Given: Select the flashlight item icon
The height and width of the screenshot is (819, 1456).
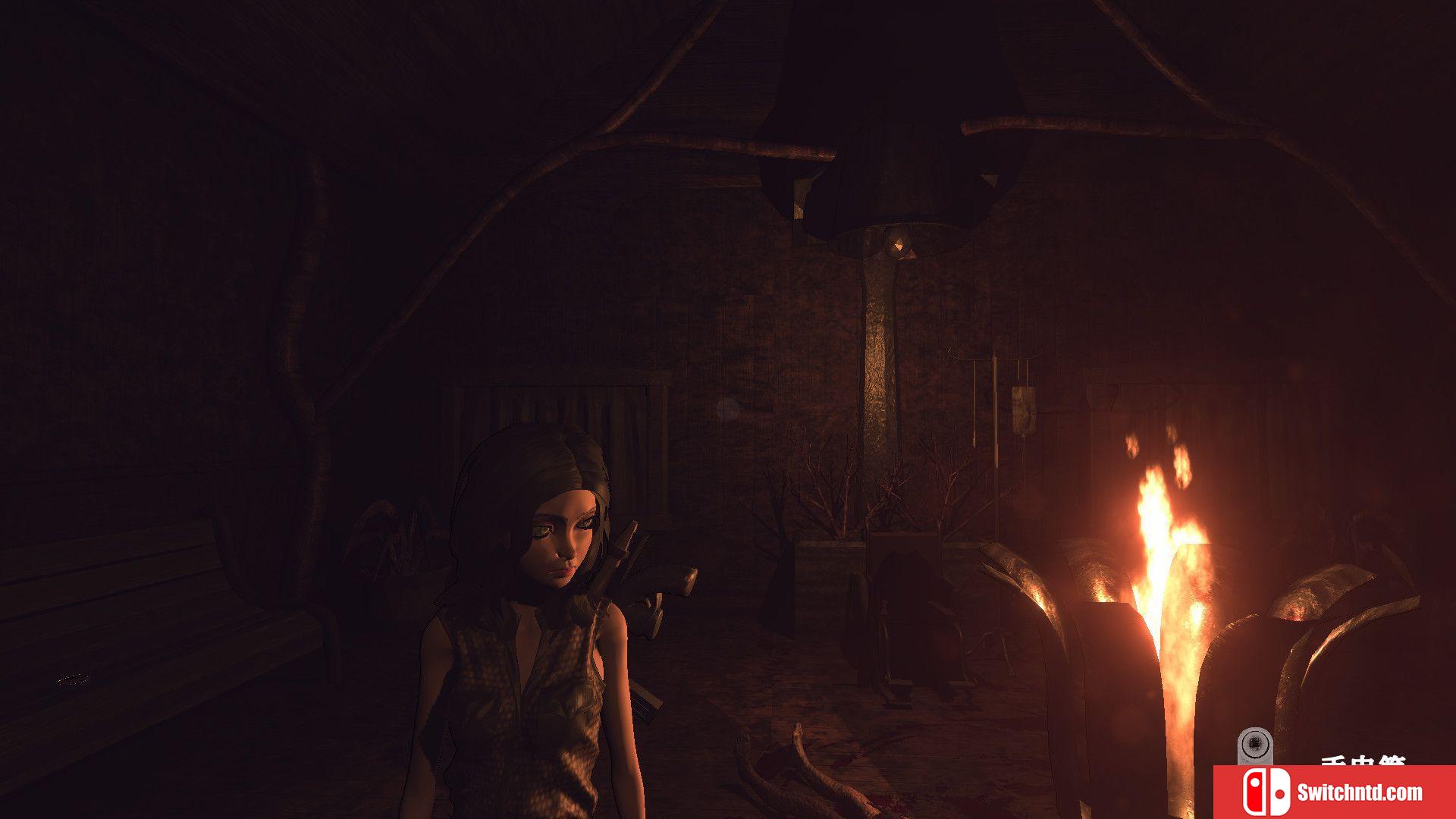Looking at the screenshot, I should click(1254, 745).
